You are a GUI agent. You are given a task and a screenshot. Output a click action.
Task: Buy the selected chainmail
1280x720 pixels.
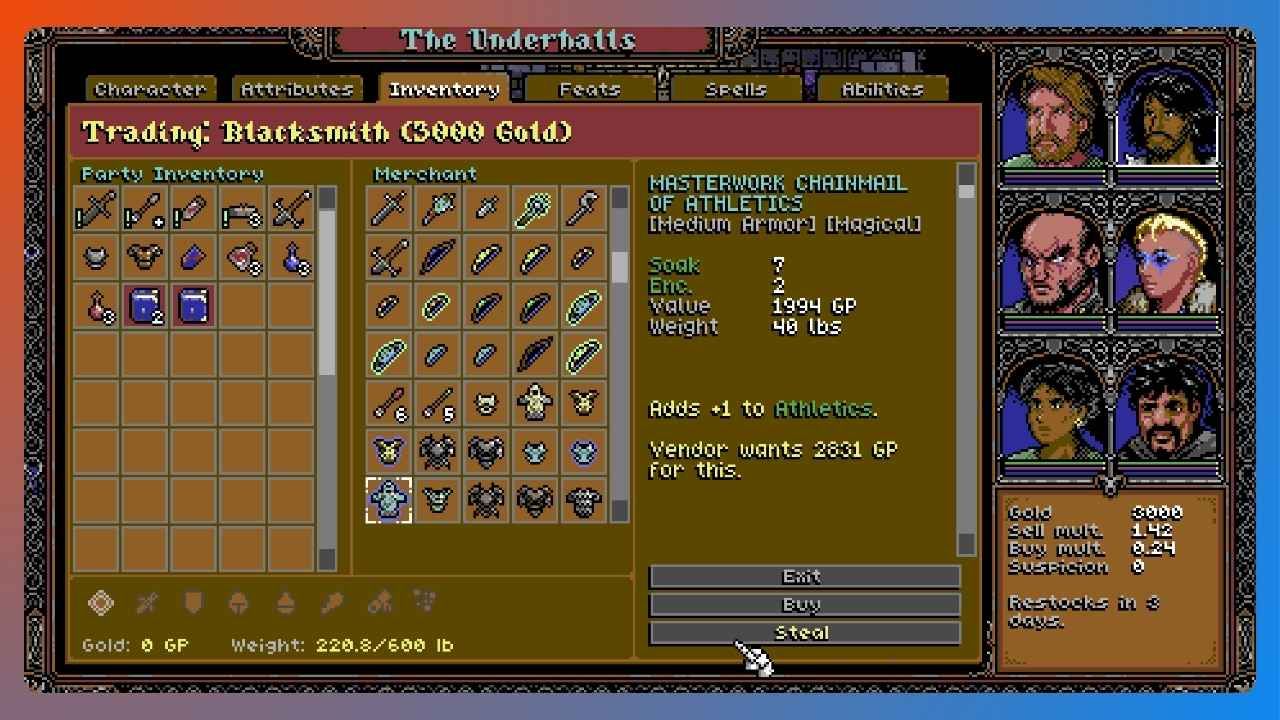tap(804, 604)
